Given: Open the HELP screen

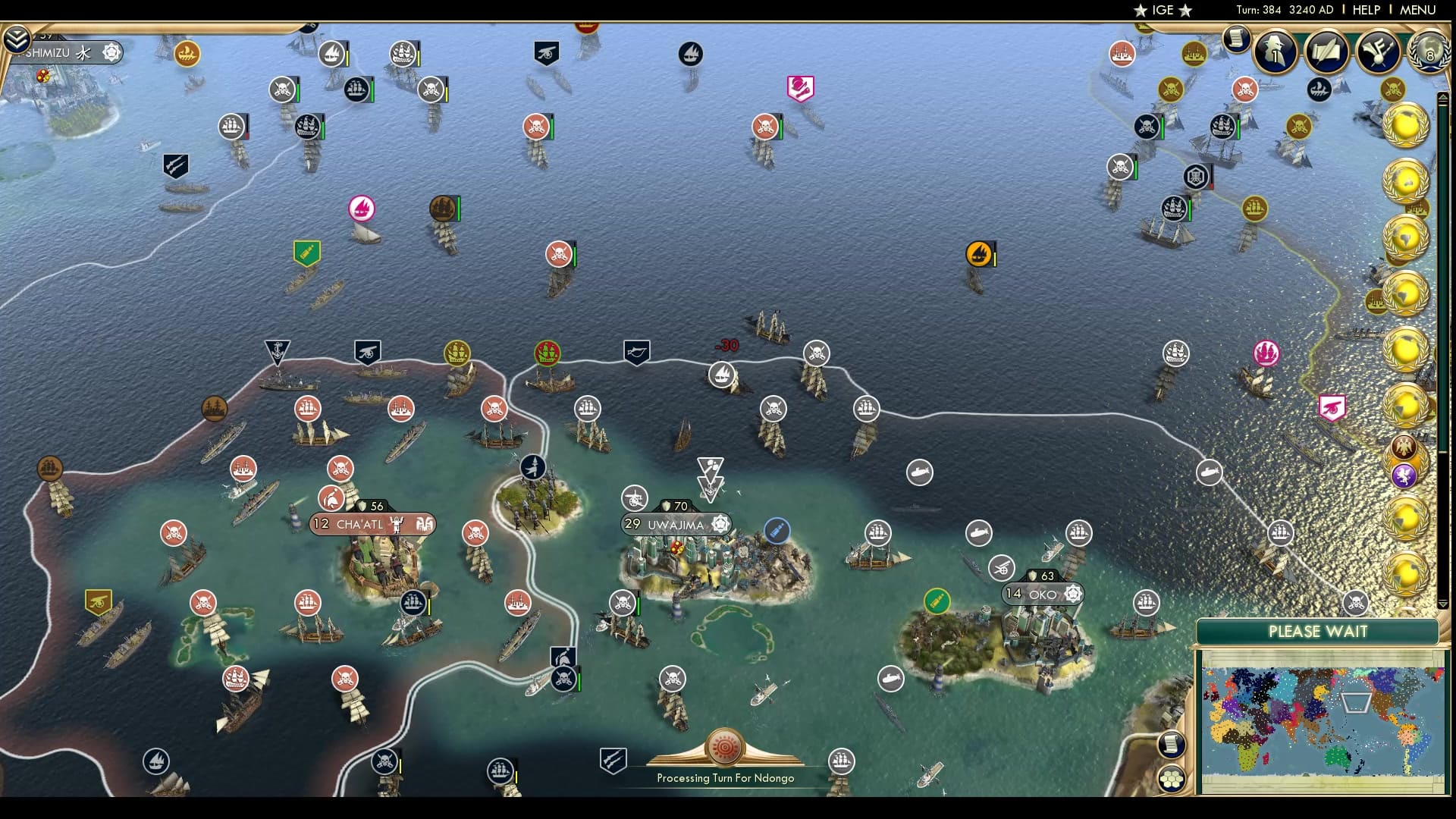Looking at the screenshot, I should 1365,11.
